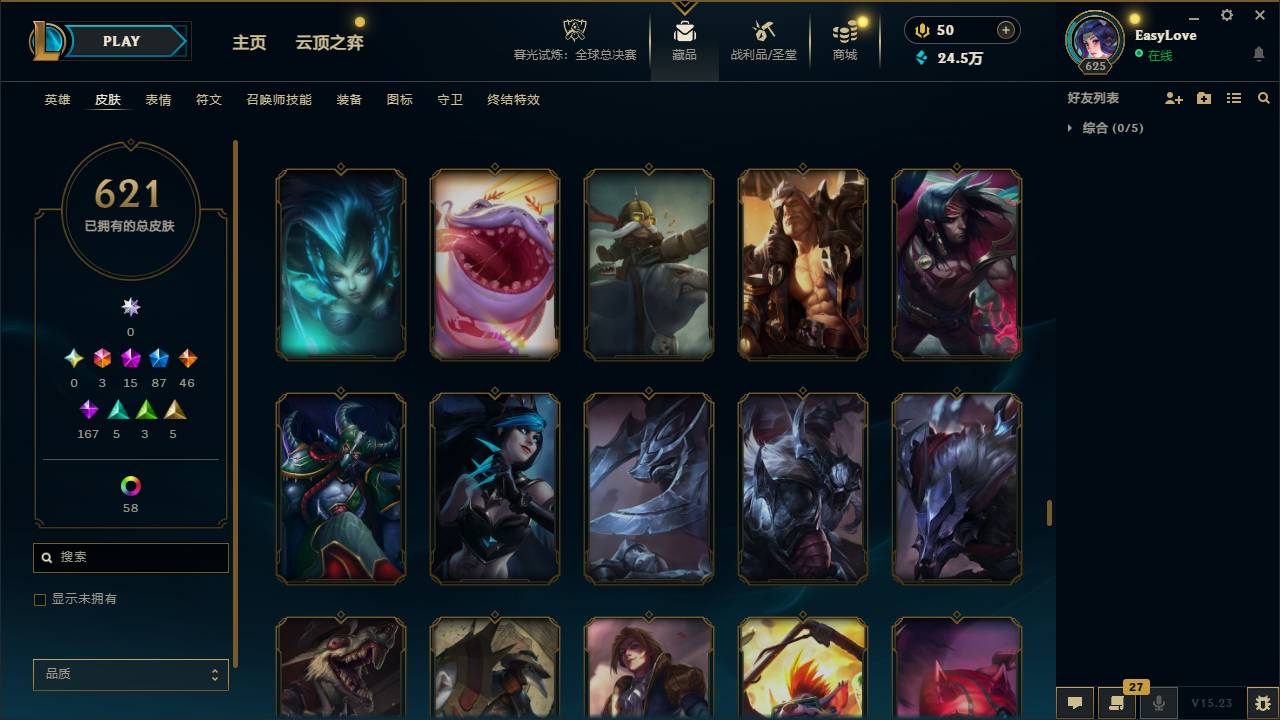Click the 暮光试炼 esports trophy icon

(x=573, y=30)
